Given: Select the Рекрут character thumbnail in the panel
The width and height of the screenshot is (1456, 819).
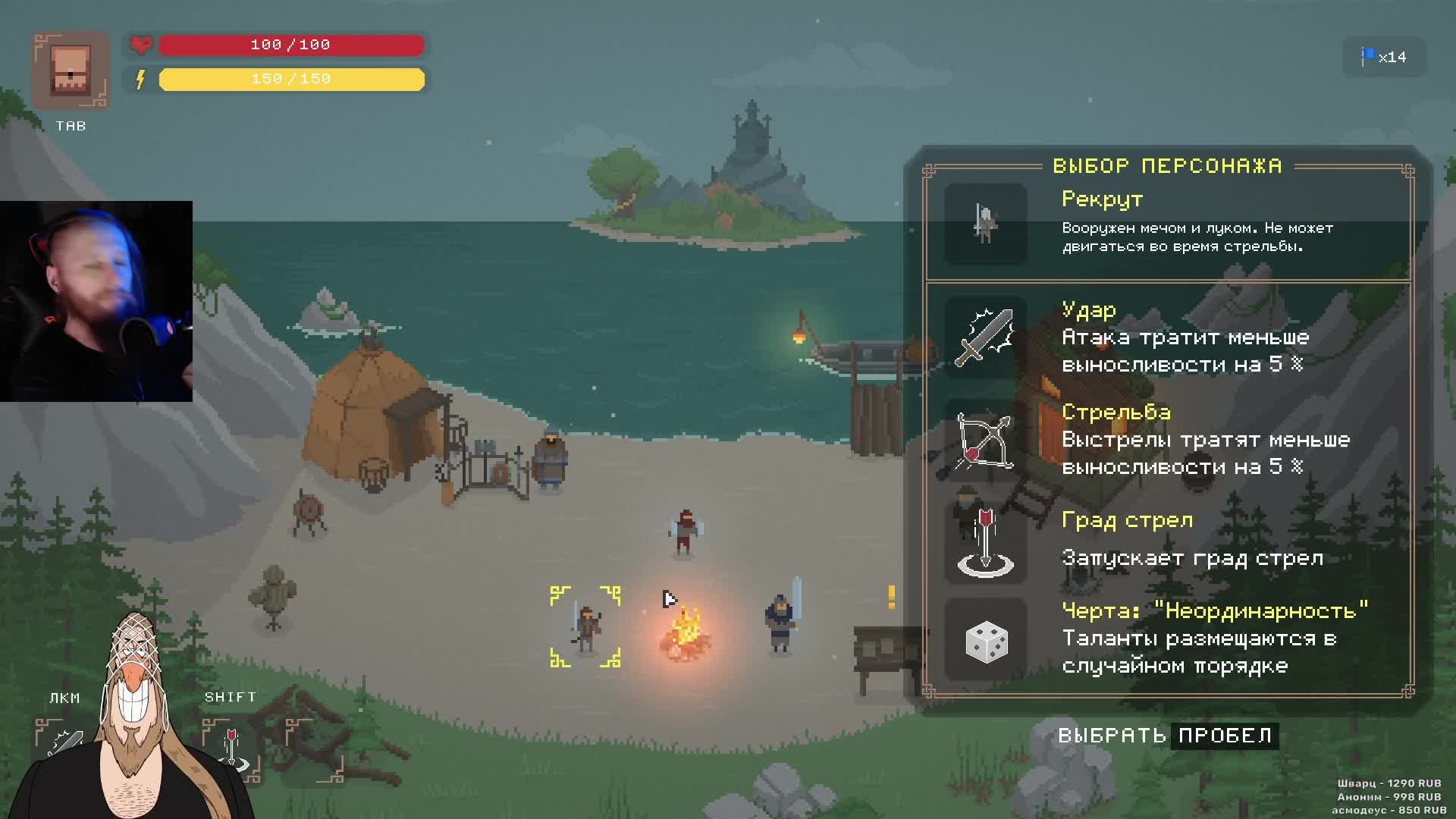Looking at the screenshot, I should pyautogui.click(x=985, y=224).
